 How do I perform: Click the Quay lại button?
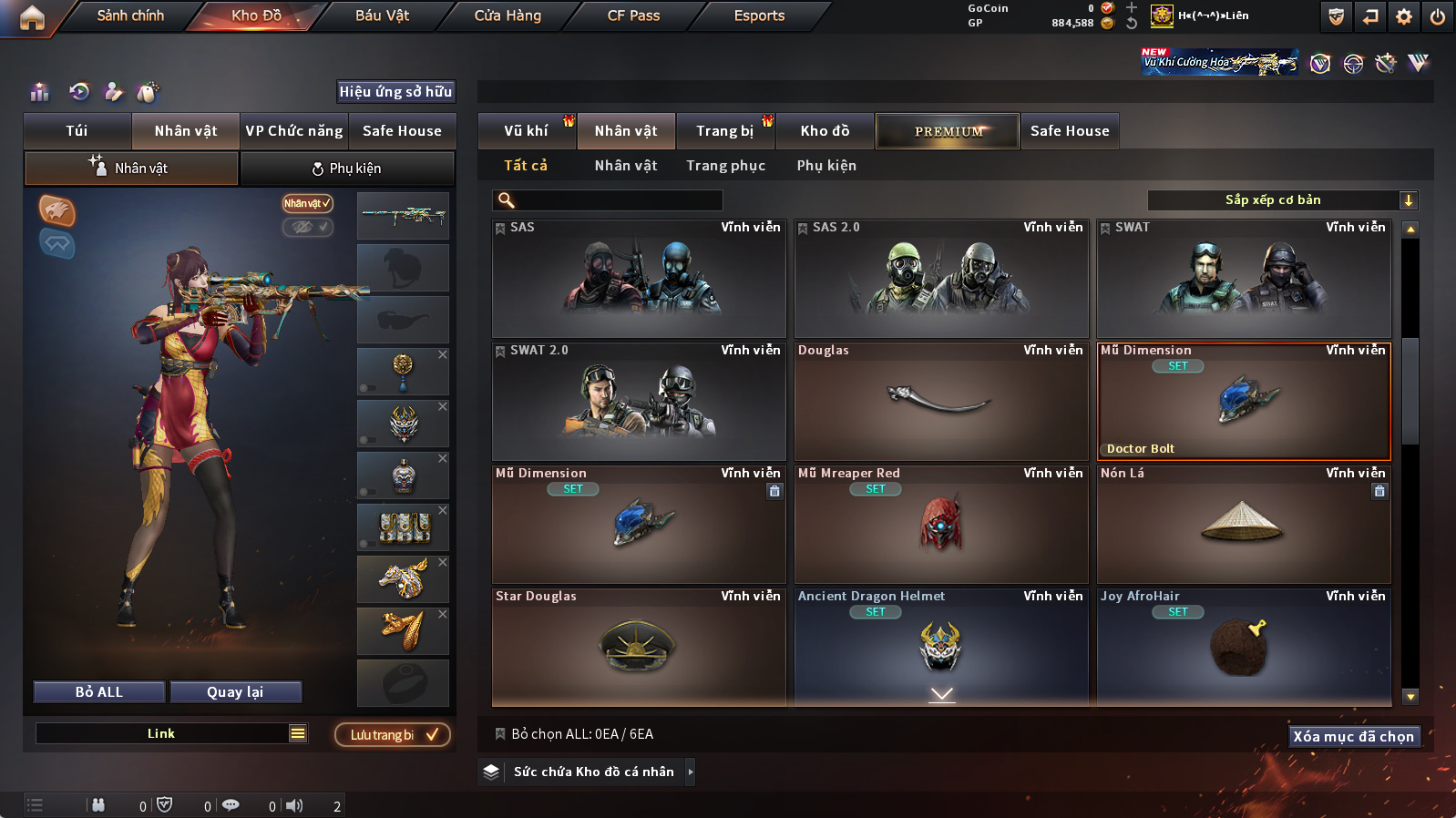pos(235,692)
